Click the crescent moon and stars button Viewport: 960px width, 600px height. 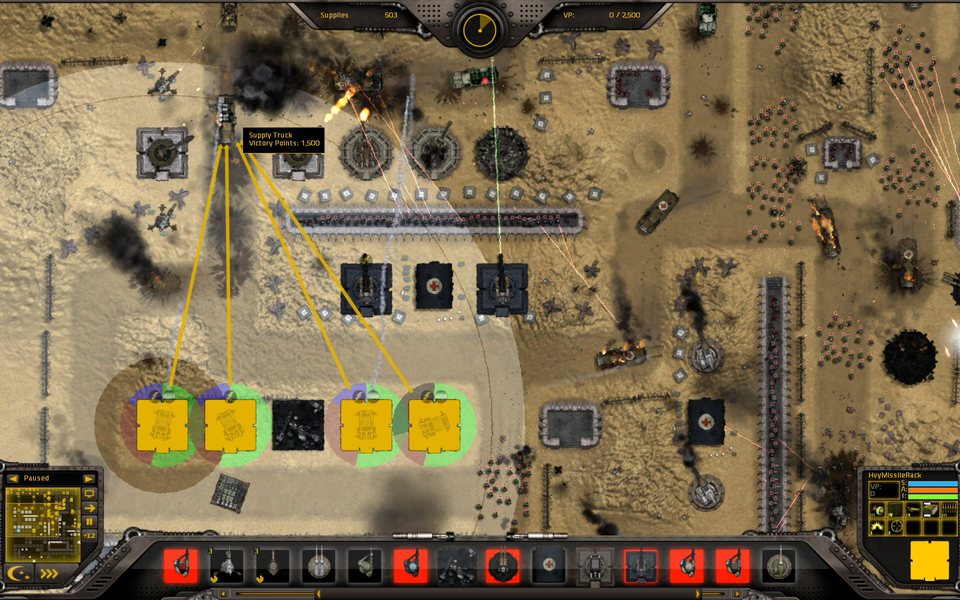point(20,574)
